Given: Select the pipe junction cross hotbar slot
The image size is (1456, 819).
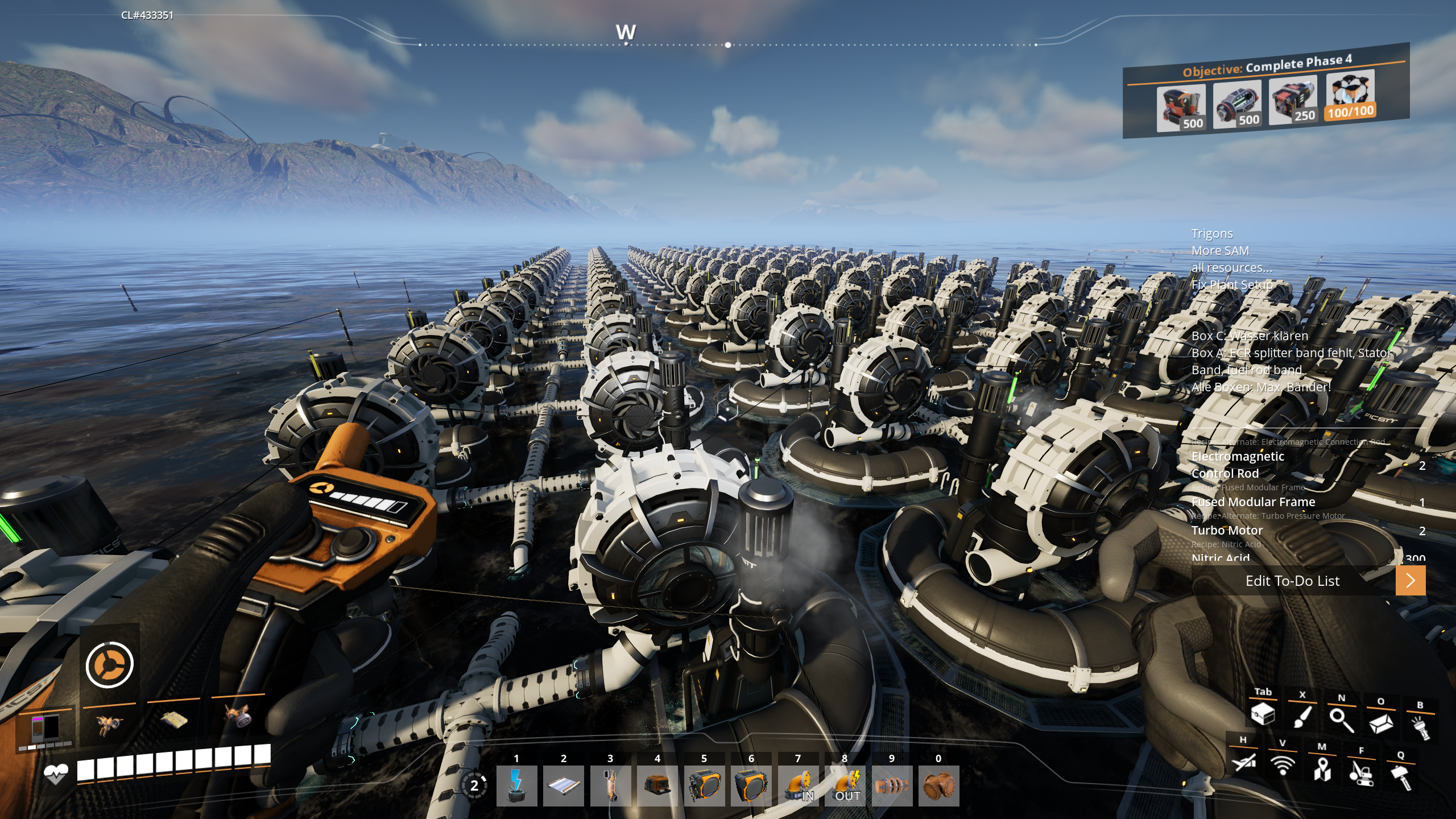Looking at the screenshot, I should [938, 785].
